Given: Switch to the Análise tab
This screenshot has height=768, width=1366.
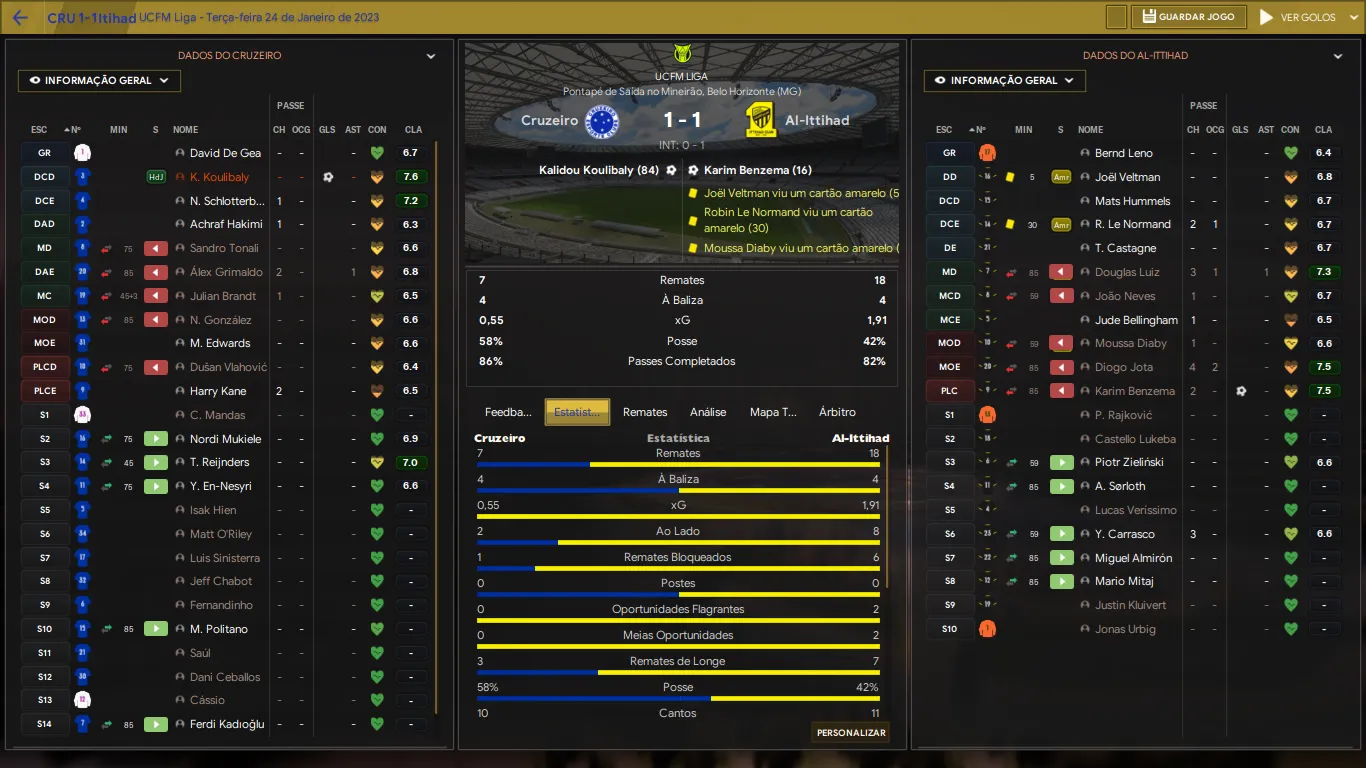Looking at the screenshot, I should (x=708, y=412).
